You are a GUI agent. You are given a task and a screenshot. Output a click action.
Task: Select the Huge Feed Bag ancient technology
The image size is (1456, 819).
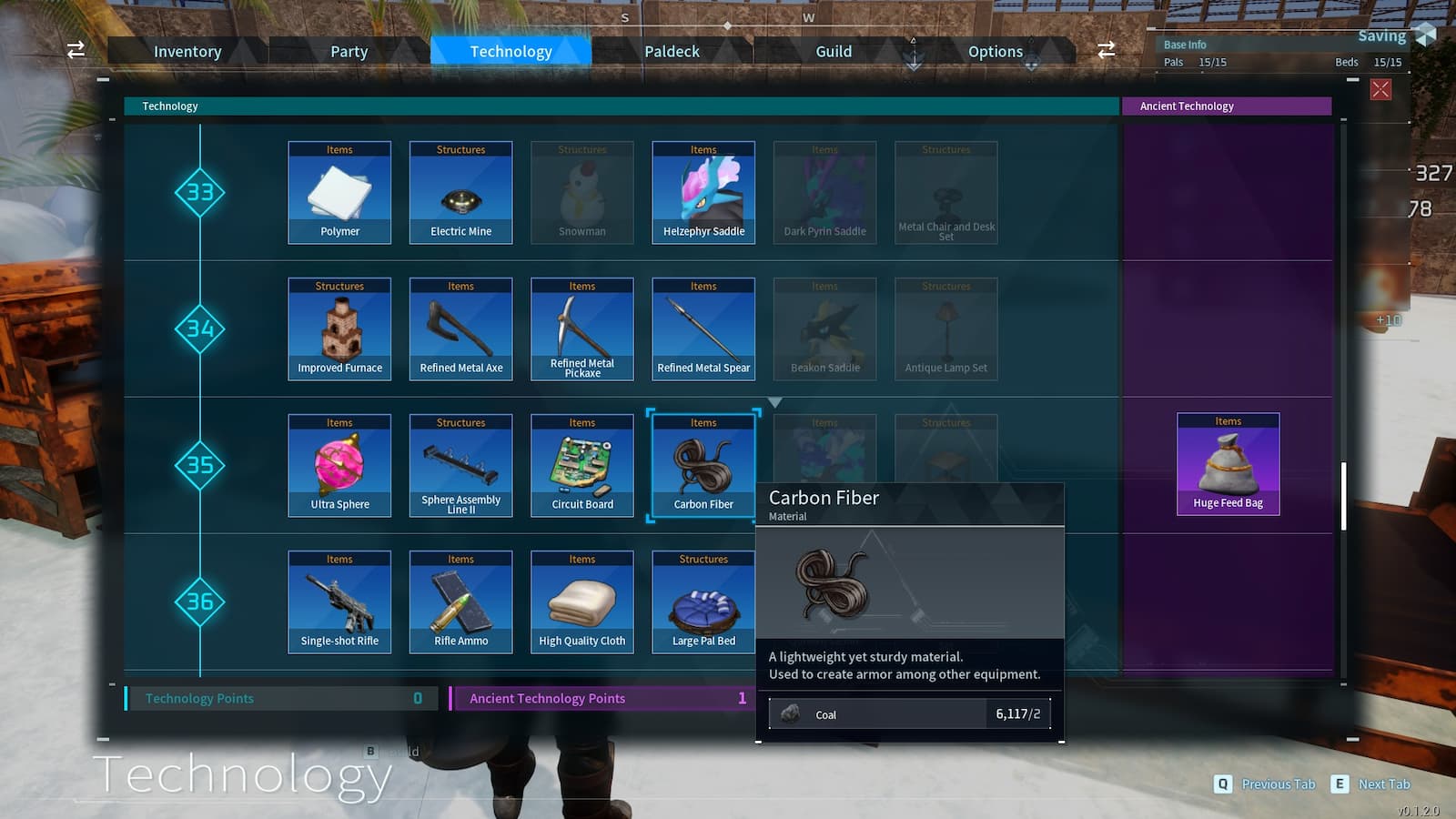click(1228, 464)
